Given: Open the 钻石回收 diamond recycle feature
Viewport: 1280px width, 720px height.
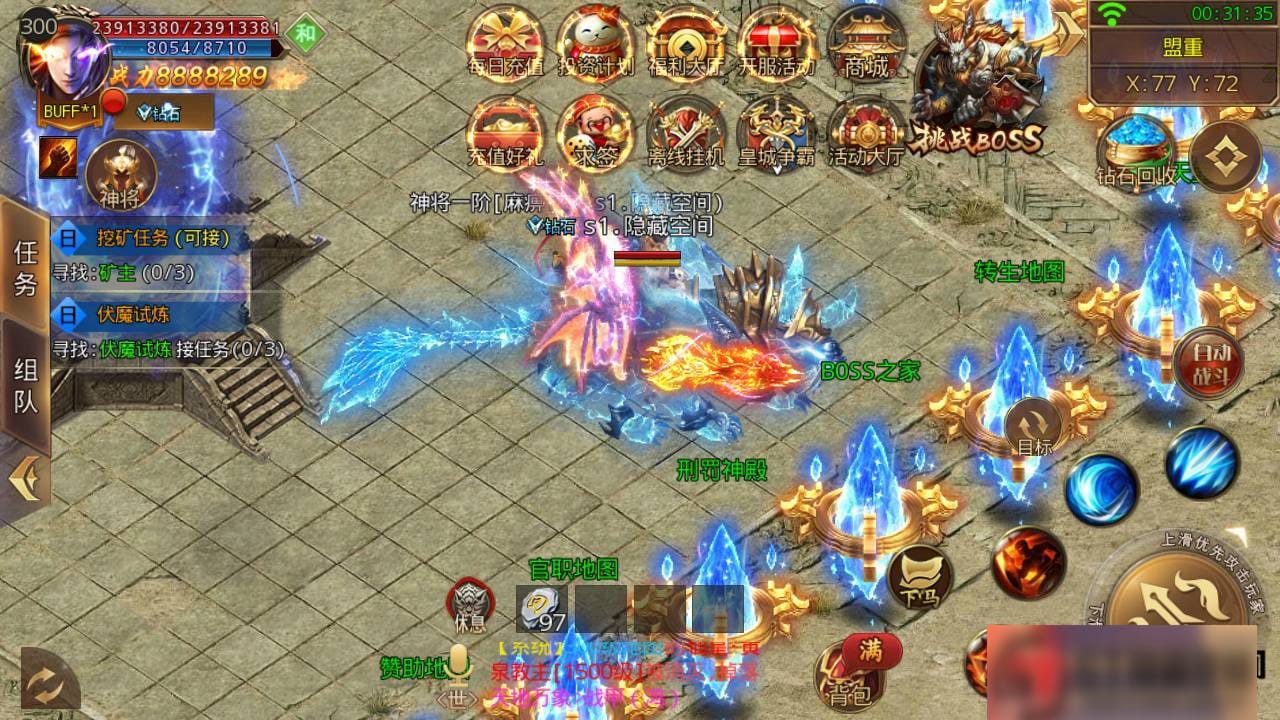Looking at the screenshot, I should click(x=1135, y=150).
